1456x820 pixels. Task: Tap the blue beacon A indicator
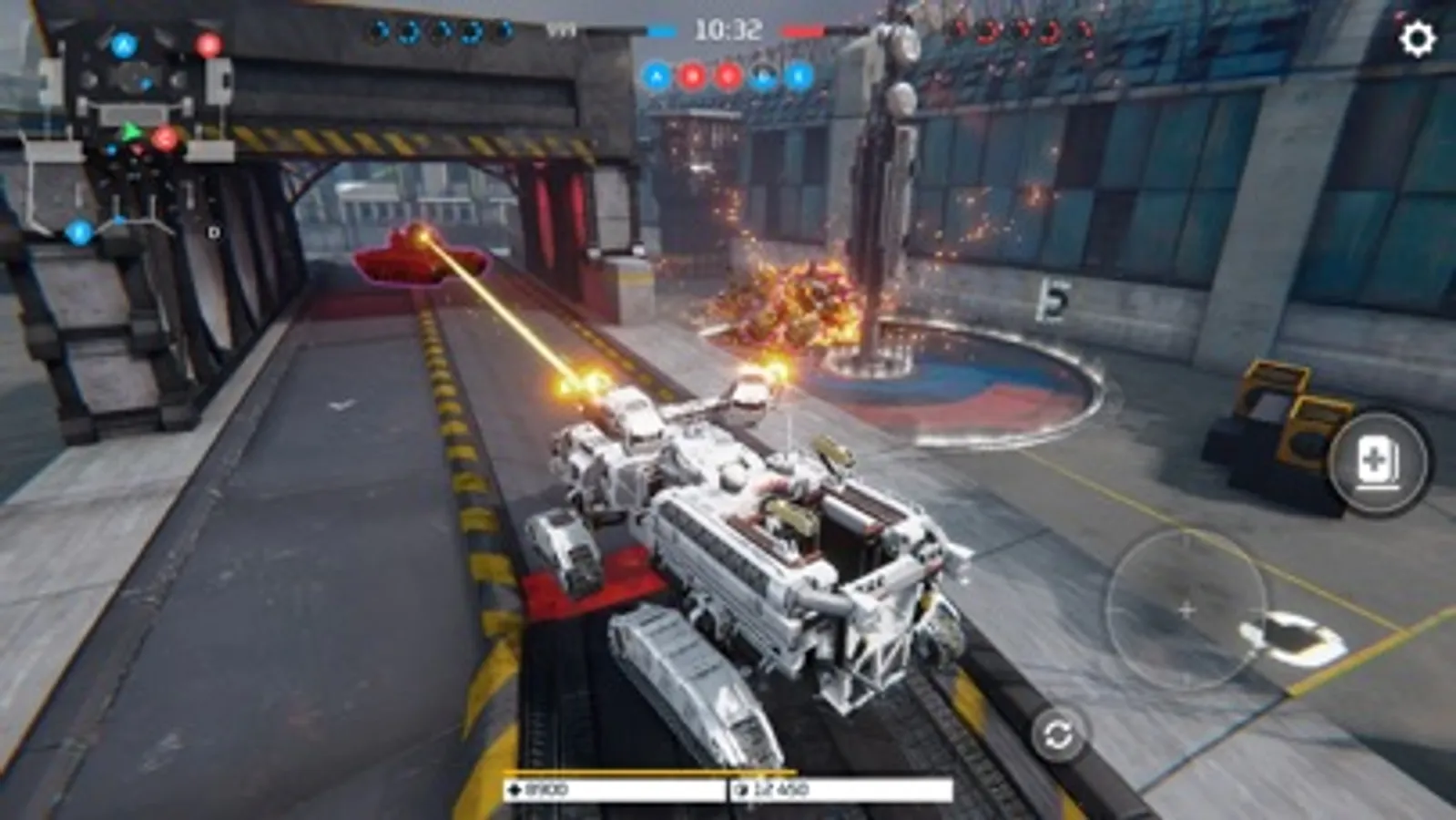pyautogui.click(x=657, y=76)
